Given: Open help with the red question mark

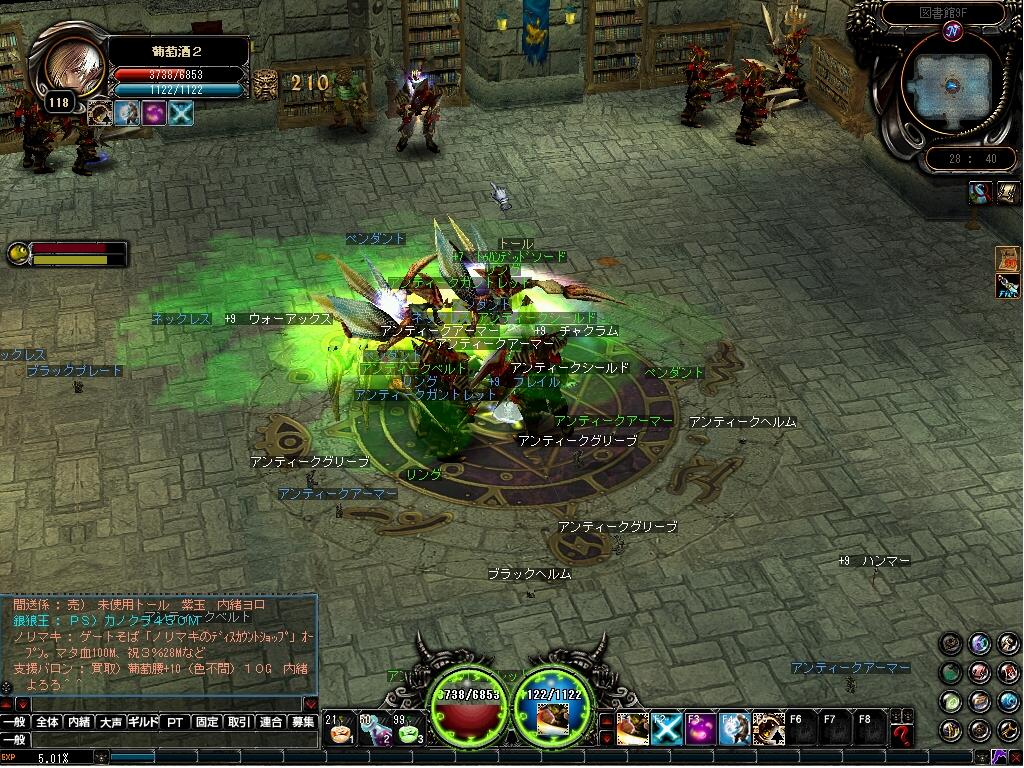Looking at the screenshot, I should pyautogui.click(x=902, y=735).
